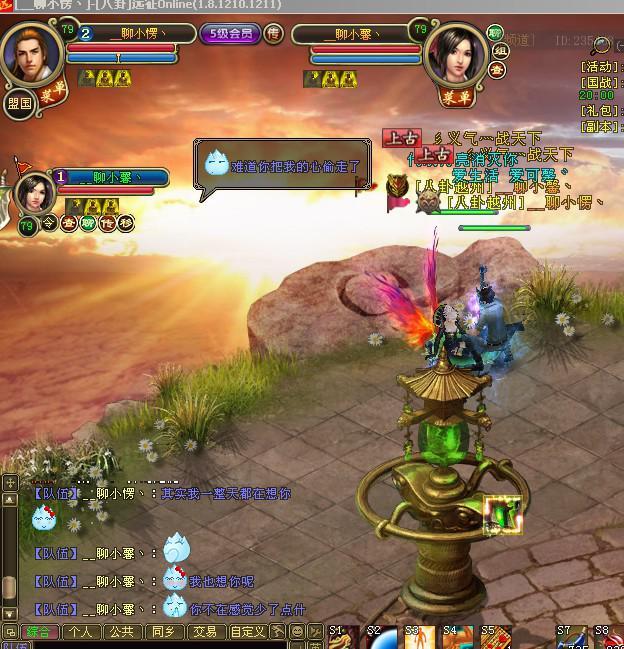Click the green 聊 chat button near target
The image size is (624, 649).
[x=495, y=33]
